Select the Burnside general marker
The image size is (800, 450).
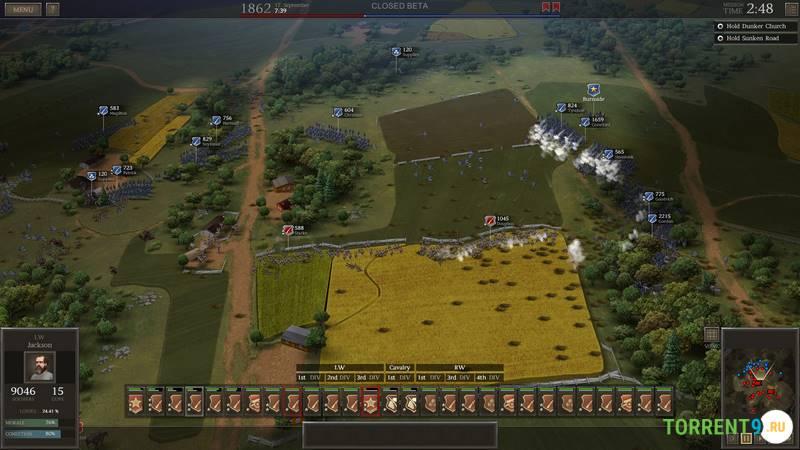pos(593,89)
